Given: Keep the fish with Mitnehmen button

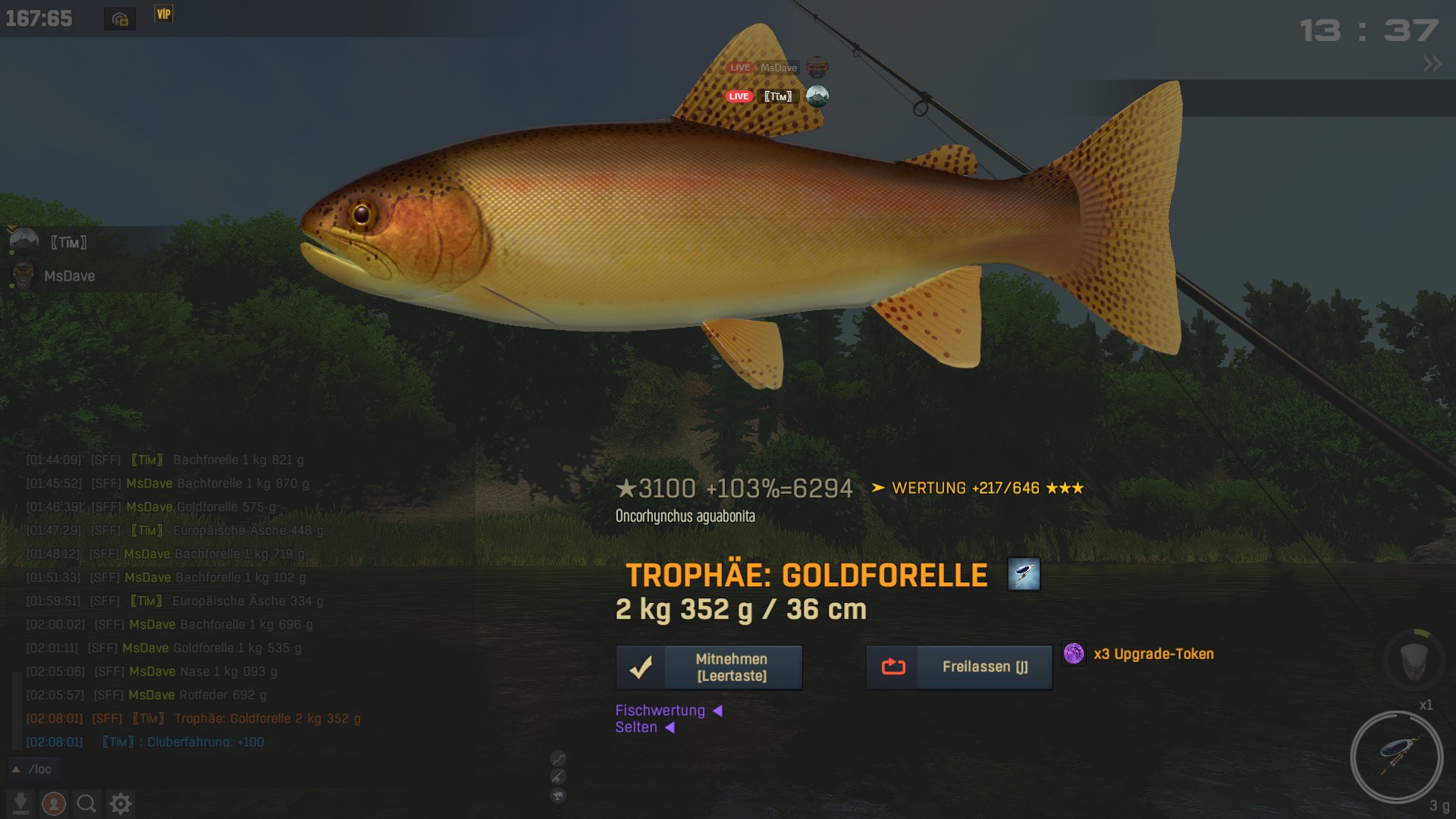Looking at the screenshot, I should (709, 667).
